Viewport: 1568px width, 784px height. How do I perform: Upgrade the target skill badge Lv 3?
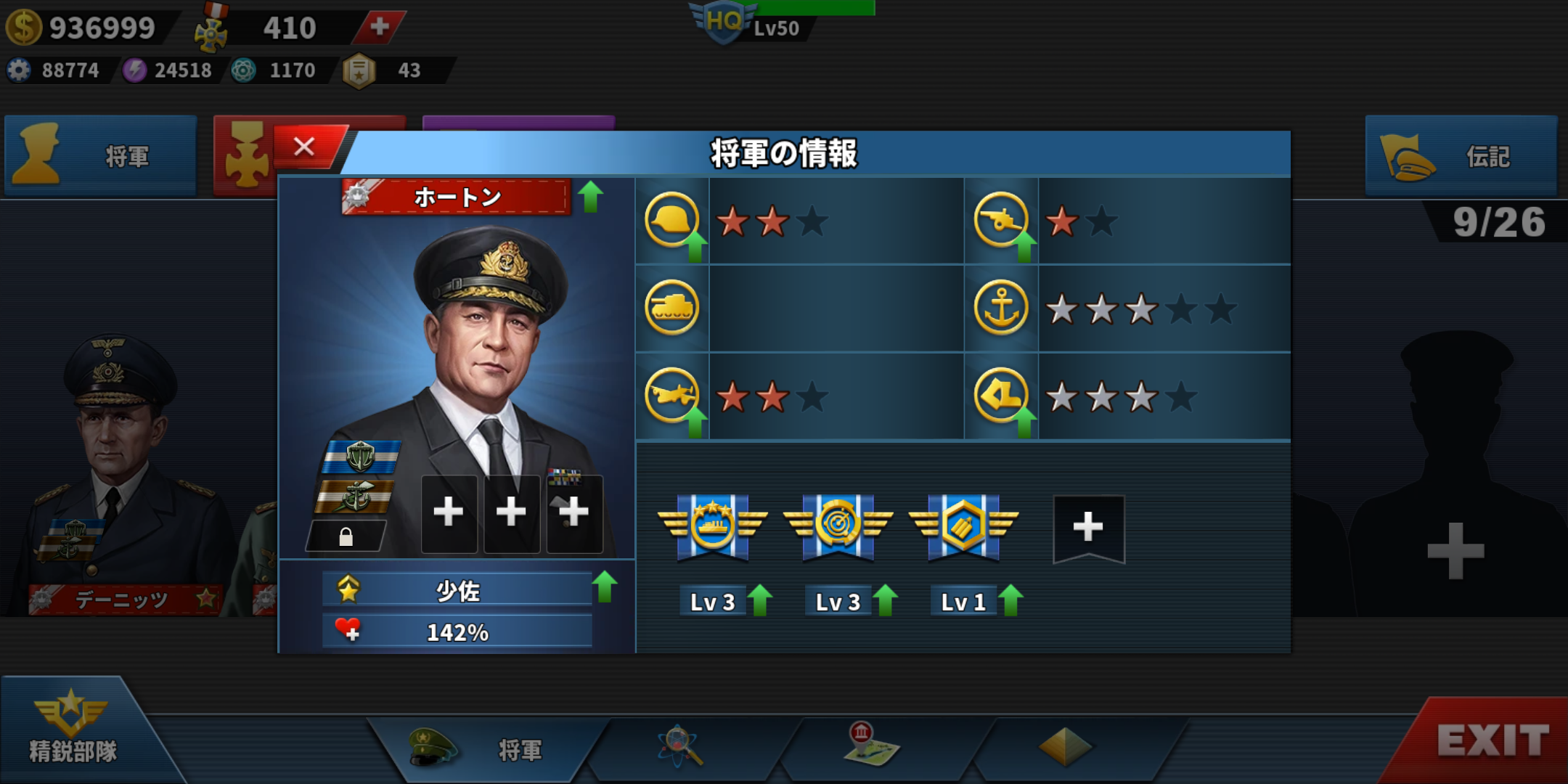tap(885, 601)
